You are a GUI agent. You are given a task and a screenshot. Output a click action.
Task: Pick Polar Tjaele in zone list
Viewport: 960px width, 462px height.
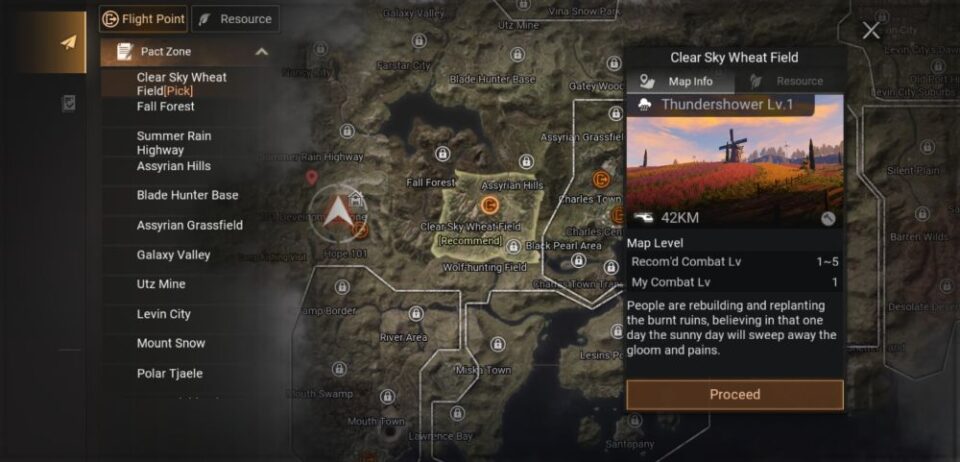coord(170,374)
